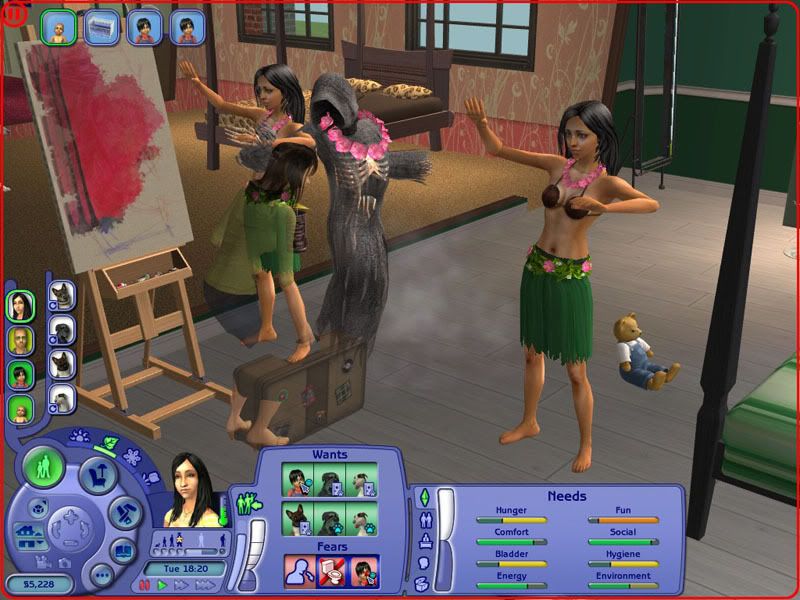Open Build mode with the hammer-and-saw button
This screenshot has width=800, height=600.
(126, 515)
